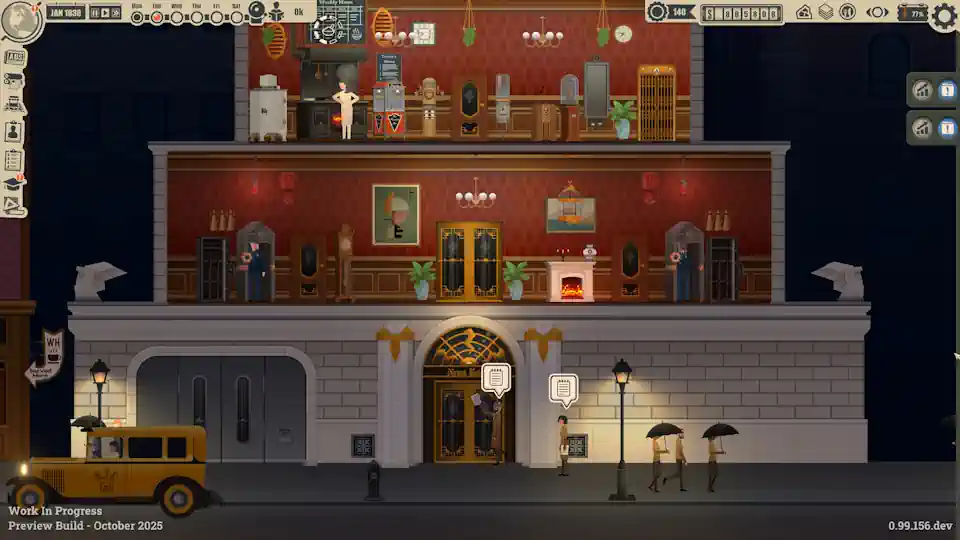Image resolution: width=960 pixels, height=540 pixels.
Task: Click the note bubble above the doorway
Action: pyautogui.click(x=496, y=378)
